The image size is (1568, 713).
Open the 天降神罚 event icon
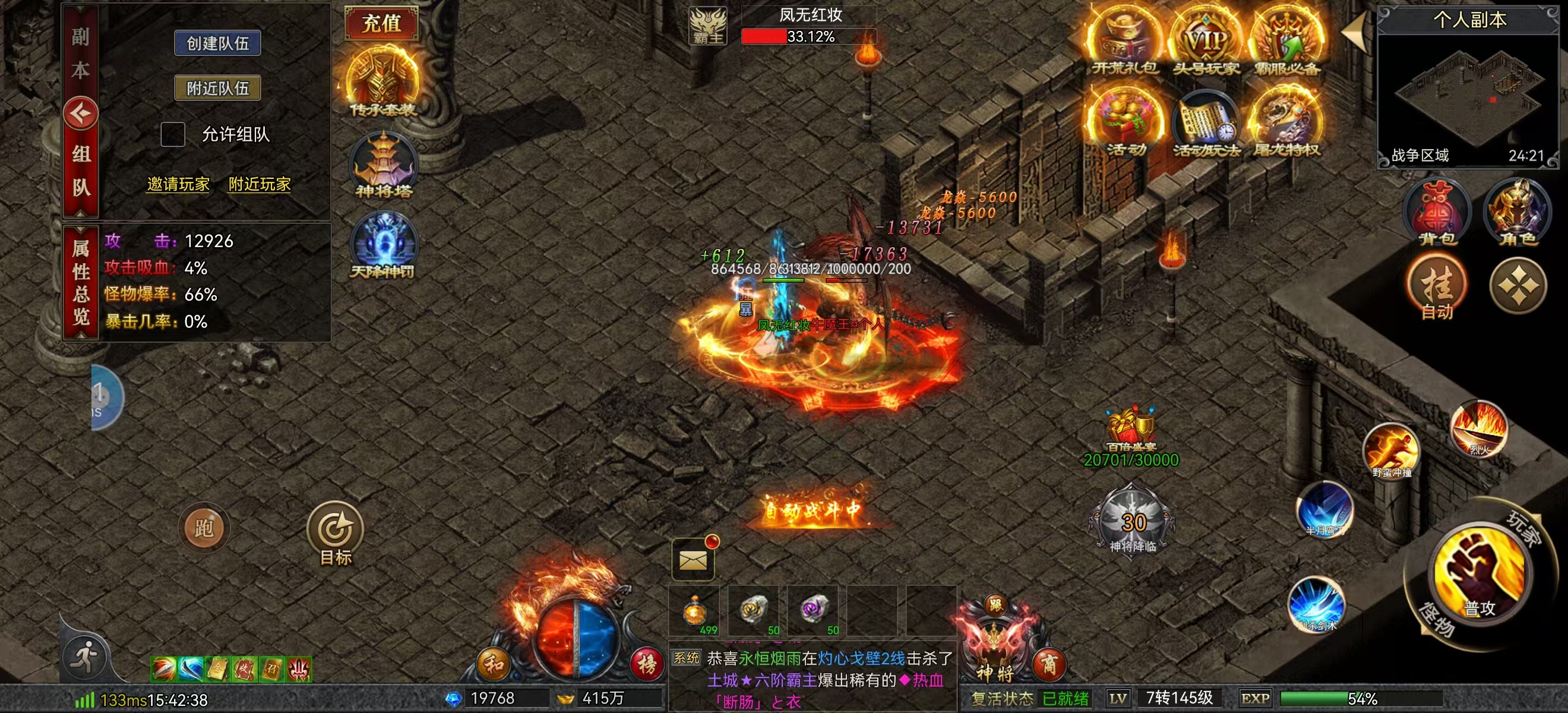coord(383,245)
